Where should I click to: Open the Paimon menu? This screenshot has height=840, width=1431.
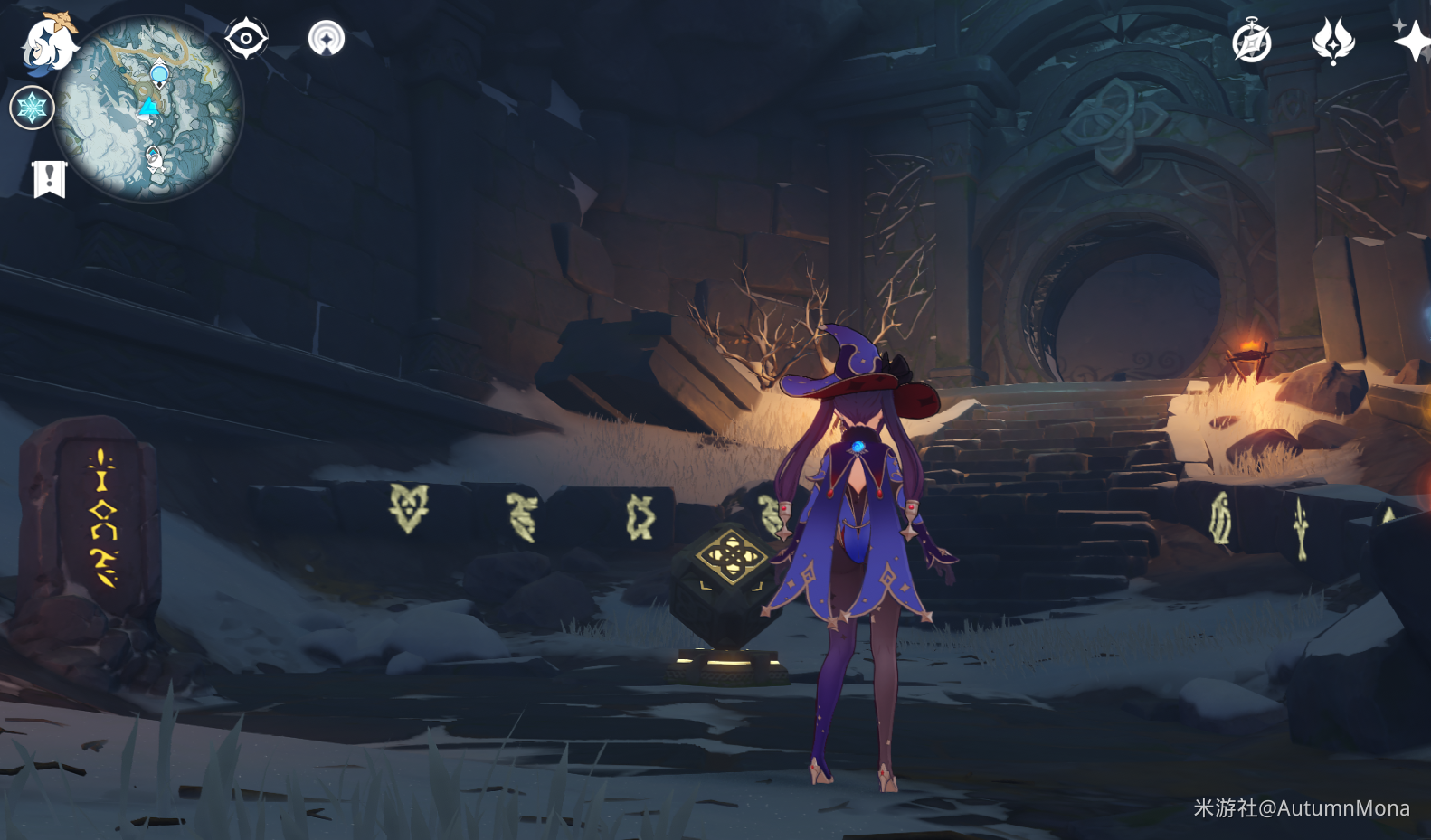tap(47, 42)
